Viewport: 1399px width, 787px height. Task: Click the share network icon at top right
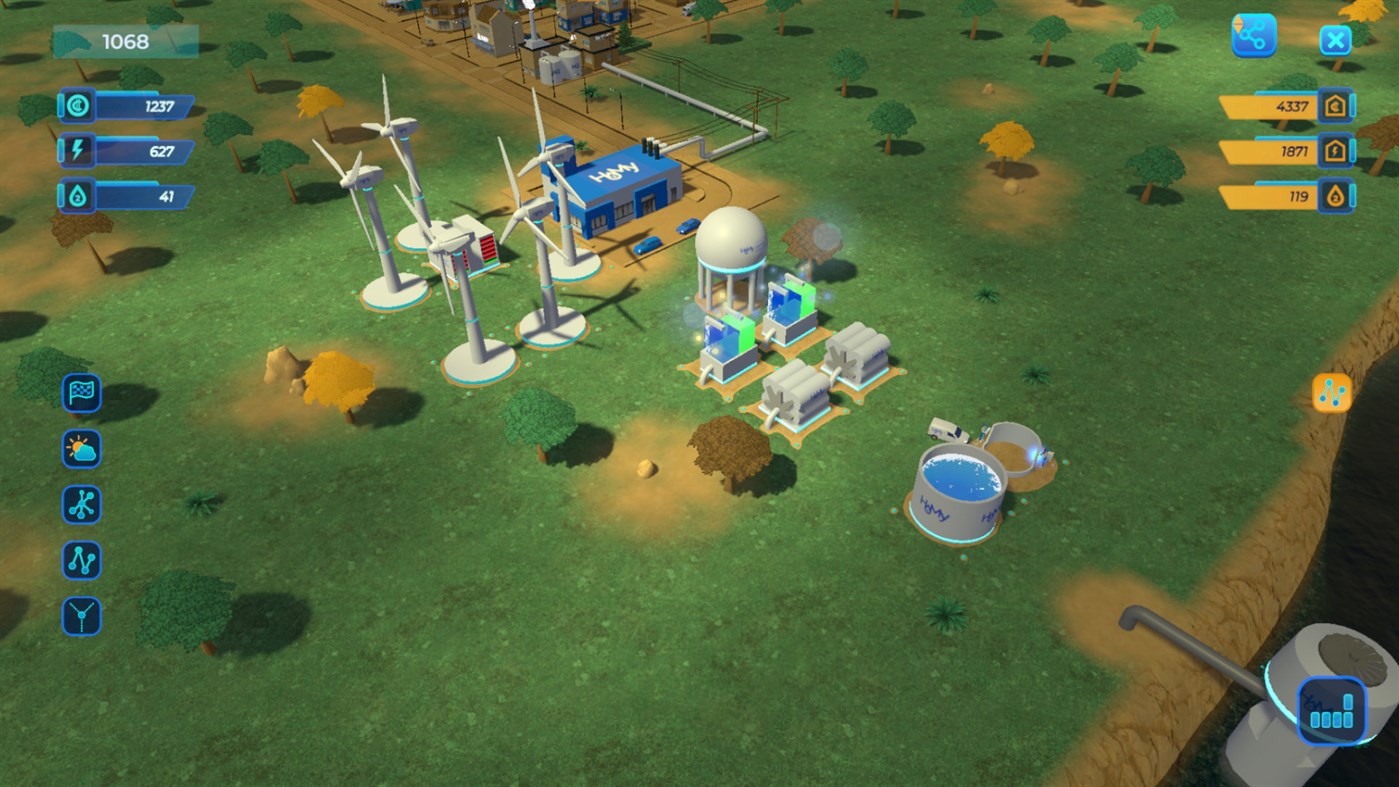[1252, 34]
